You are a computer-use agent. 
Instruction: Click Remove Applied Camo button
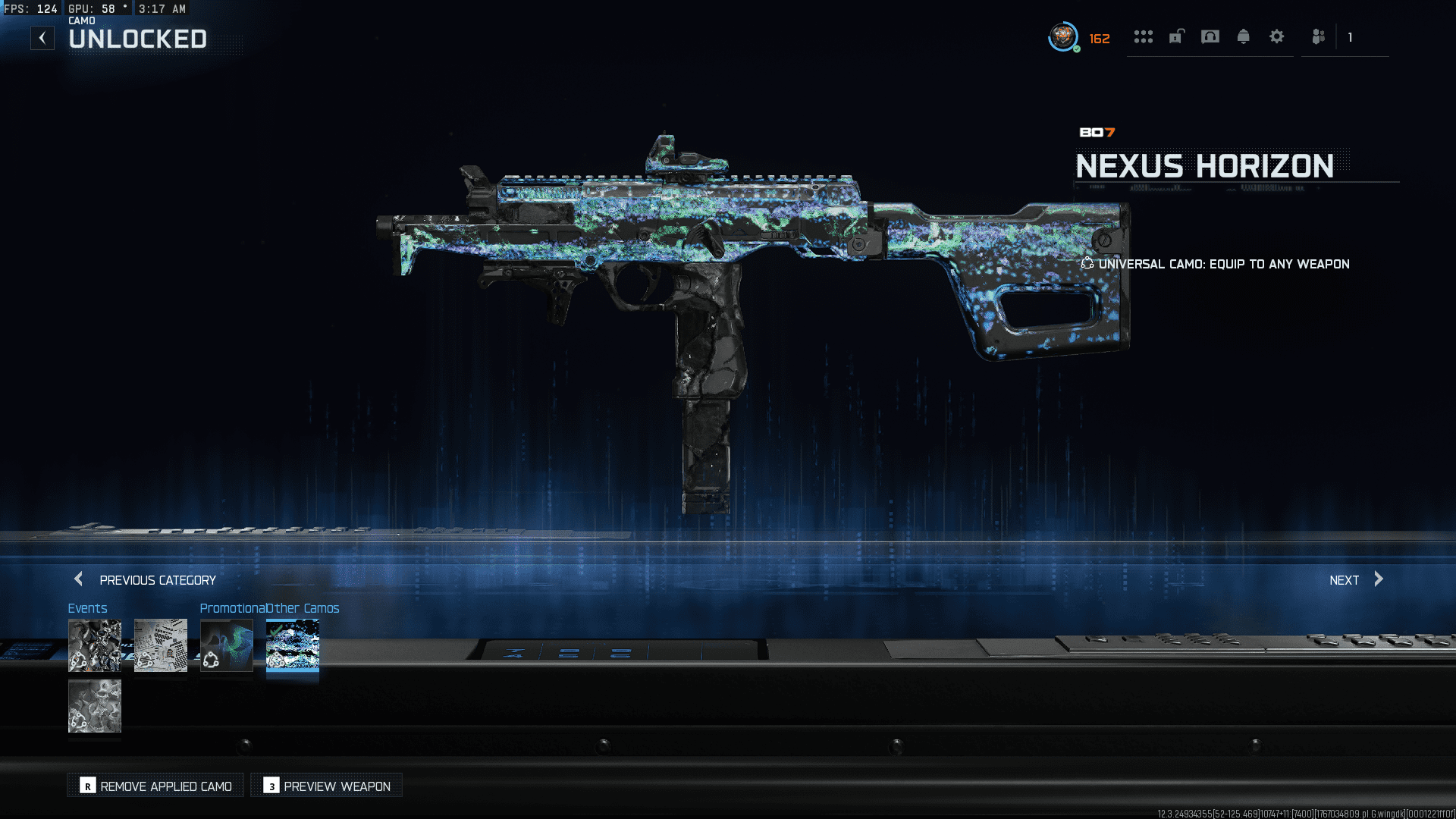[x=155, y=786]
